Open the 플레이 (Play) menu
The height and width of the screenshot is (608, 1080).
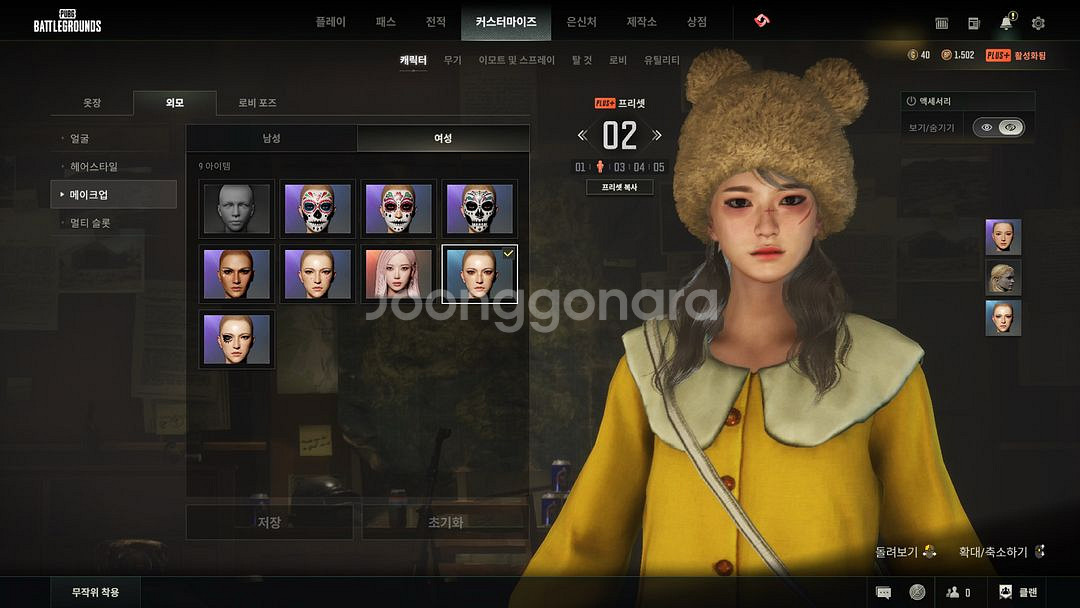click(x=330, y=22)
